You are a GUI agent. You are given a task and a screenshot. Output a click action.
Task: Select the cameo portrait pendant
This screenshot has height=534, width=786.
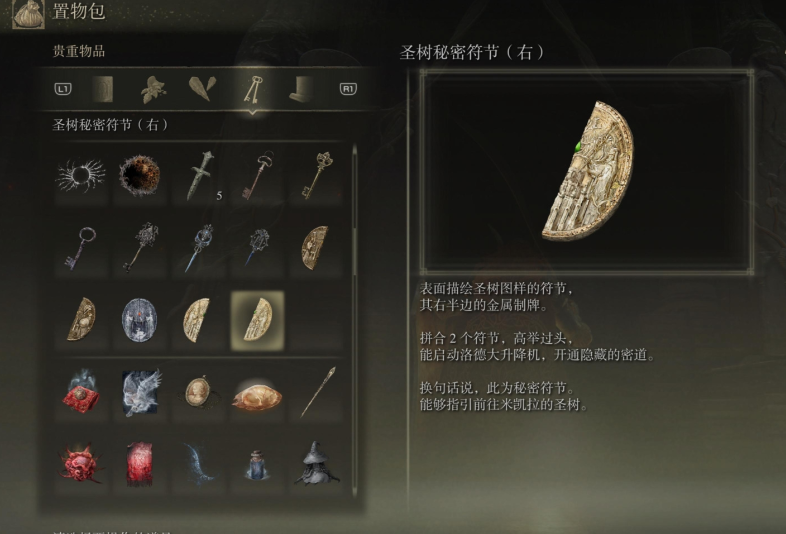pos(198,392)
